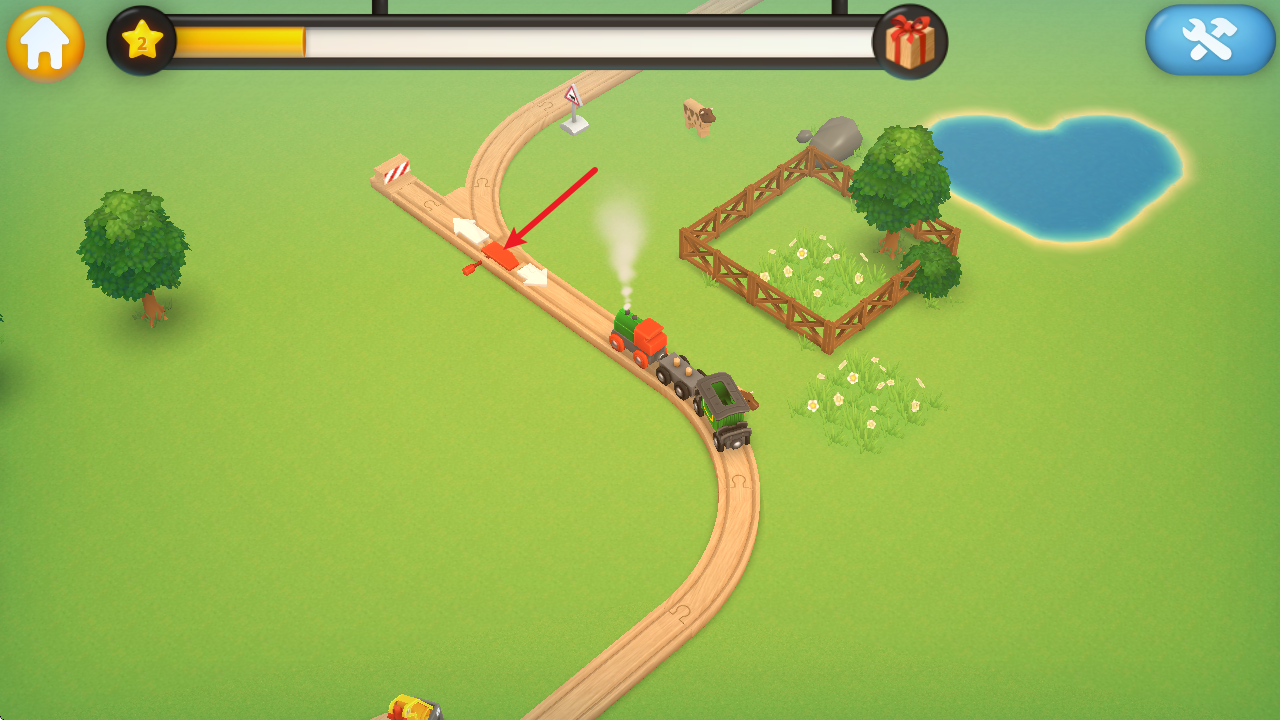Click the striped buffer stop

click(397, 170)
